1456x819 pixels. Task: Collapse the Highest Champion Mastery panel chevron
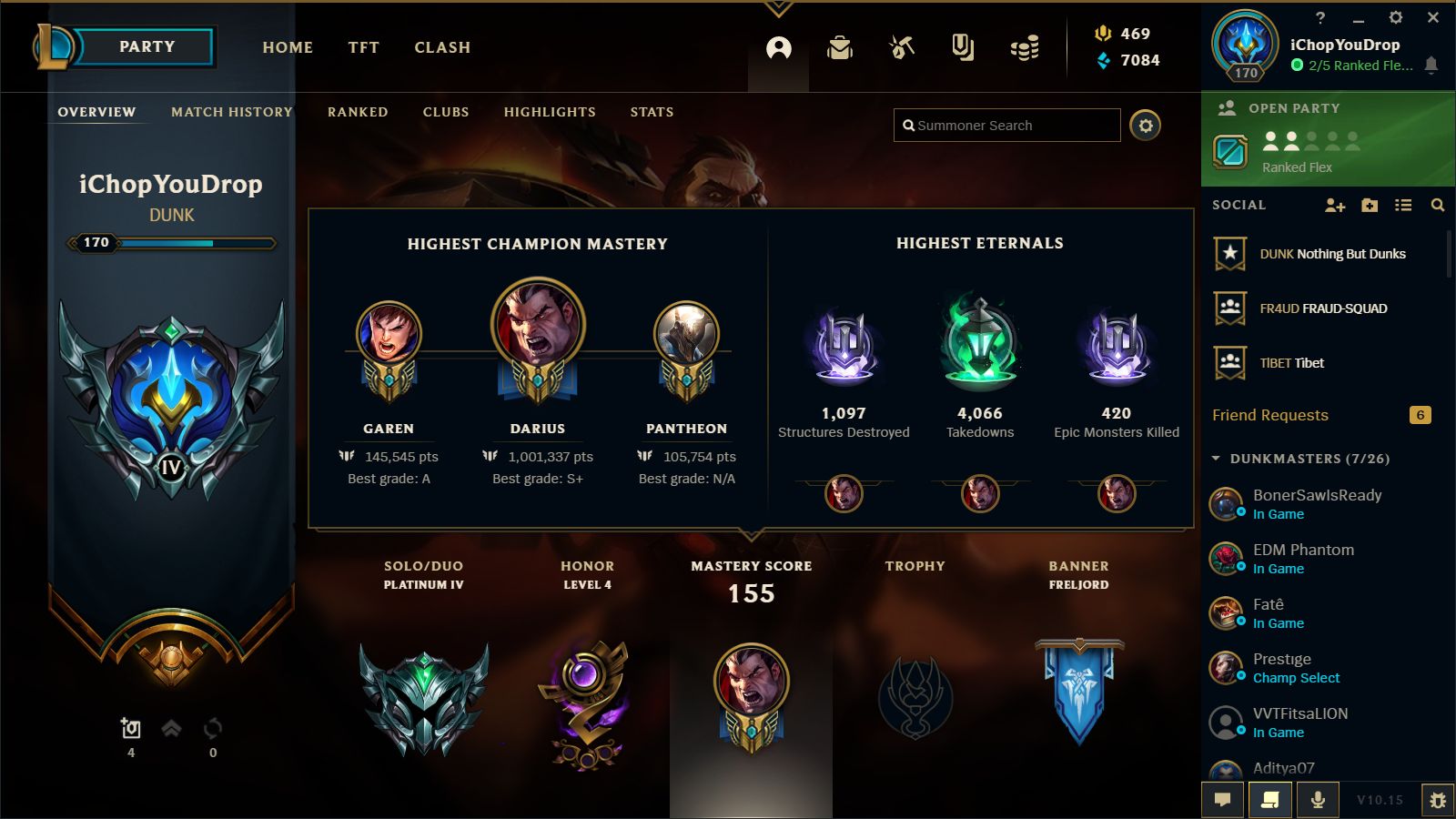click(753, 537)
